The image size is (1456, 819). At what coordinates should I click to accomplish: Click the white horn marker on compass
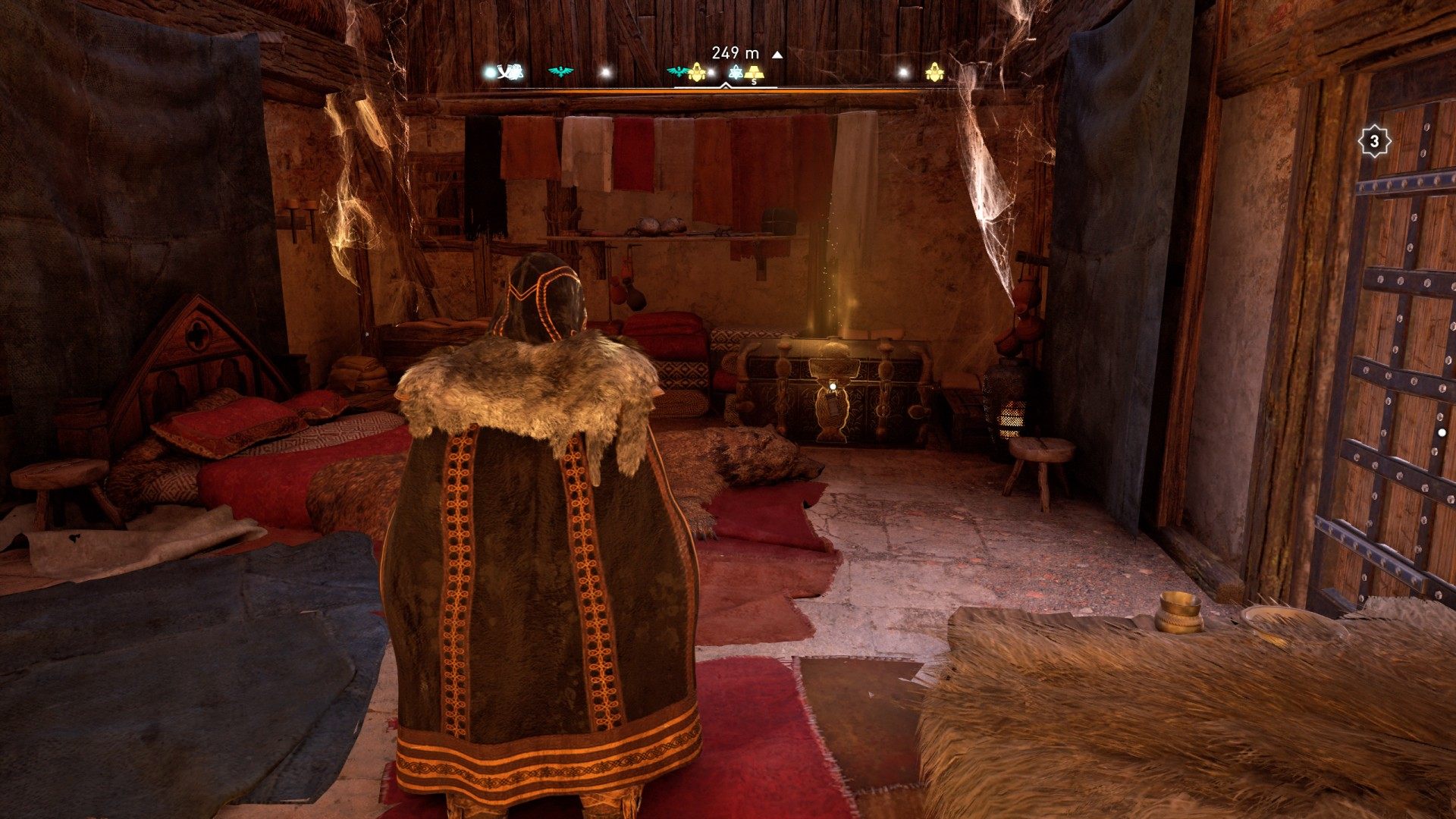tap(500, 72)
